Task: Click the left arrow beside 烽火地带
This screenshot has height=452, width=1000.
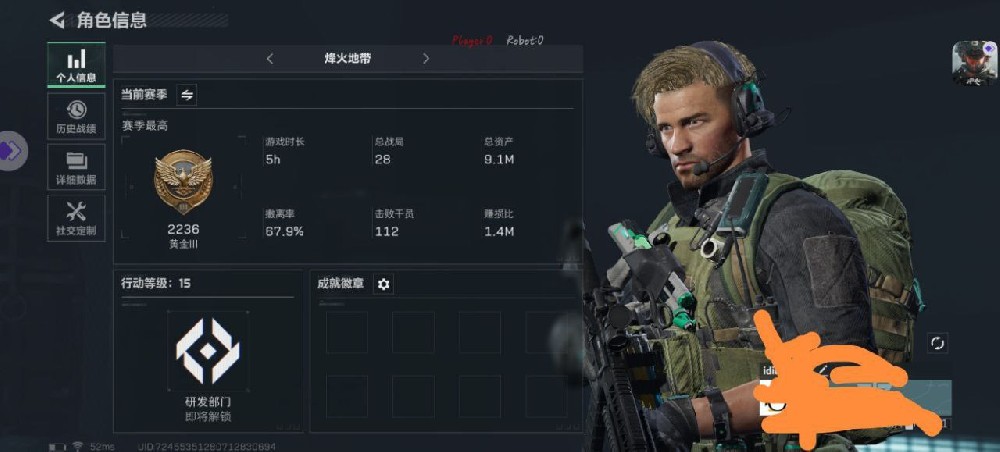Action: [270, 59]
